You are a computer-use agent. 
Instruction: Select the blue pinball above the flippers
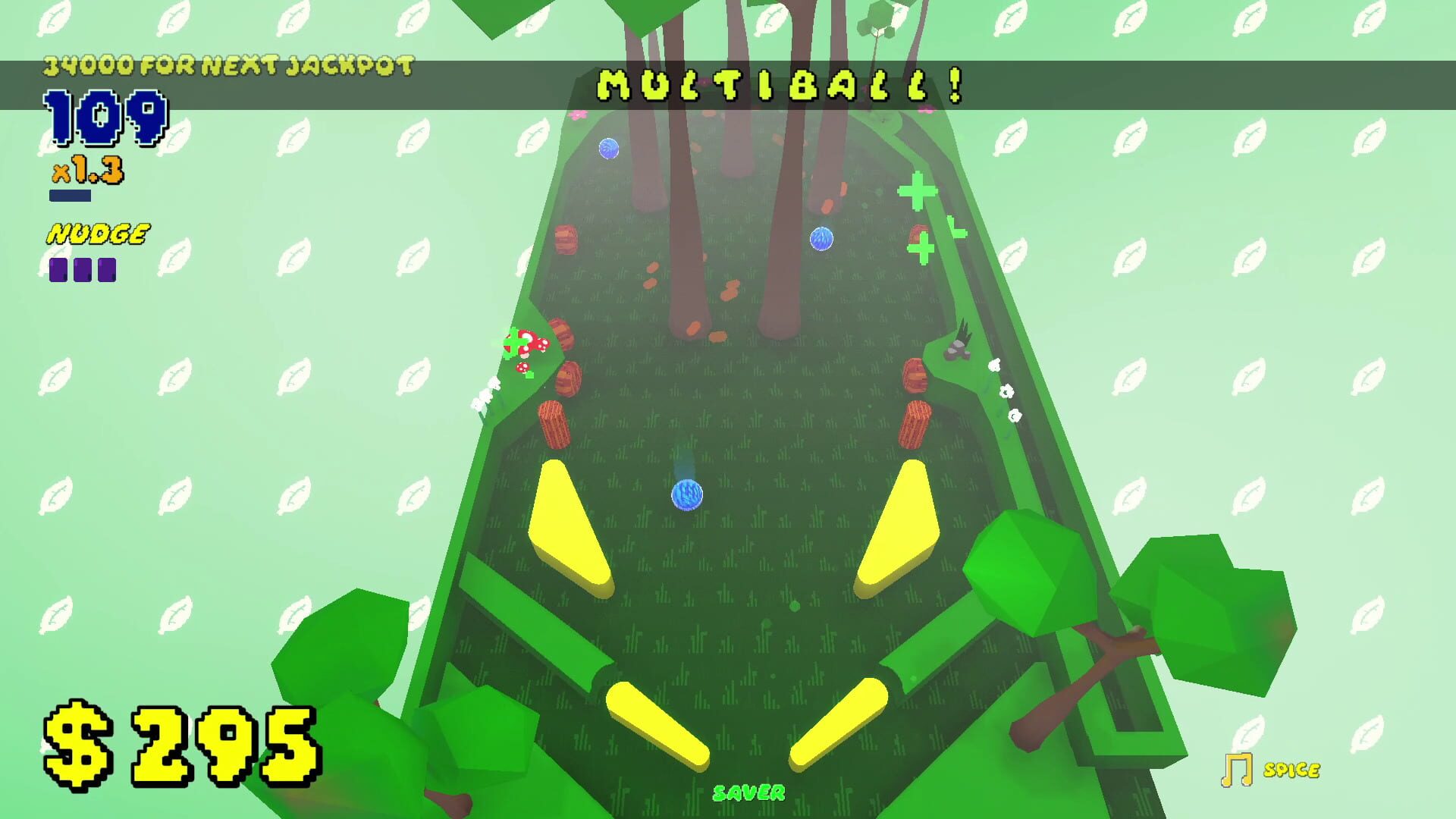tap(686, 493)
